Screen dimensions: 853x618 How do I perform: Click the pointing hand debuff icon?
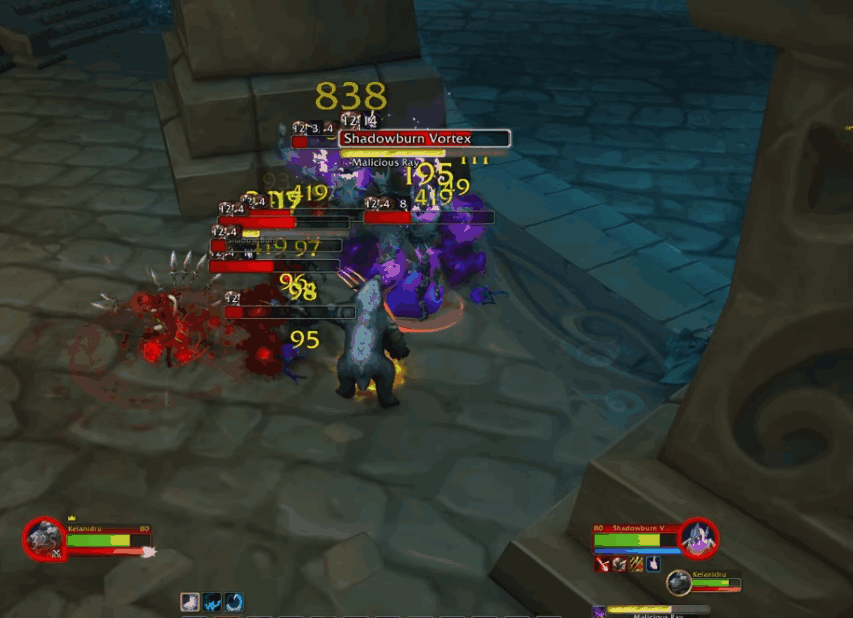click(653, 565)
